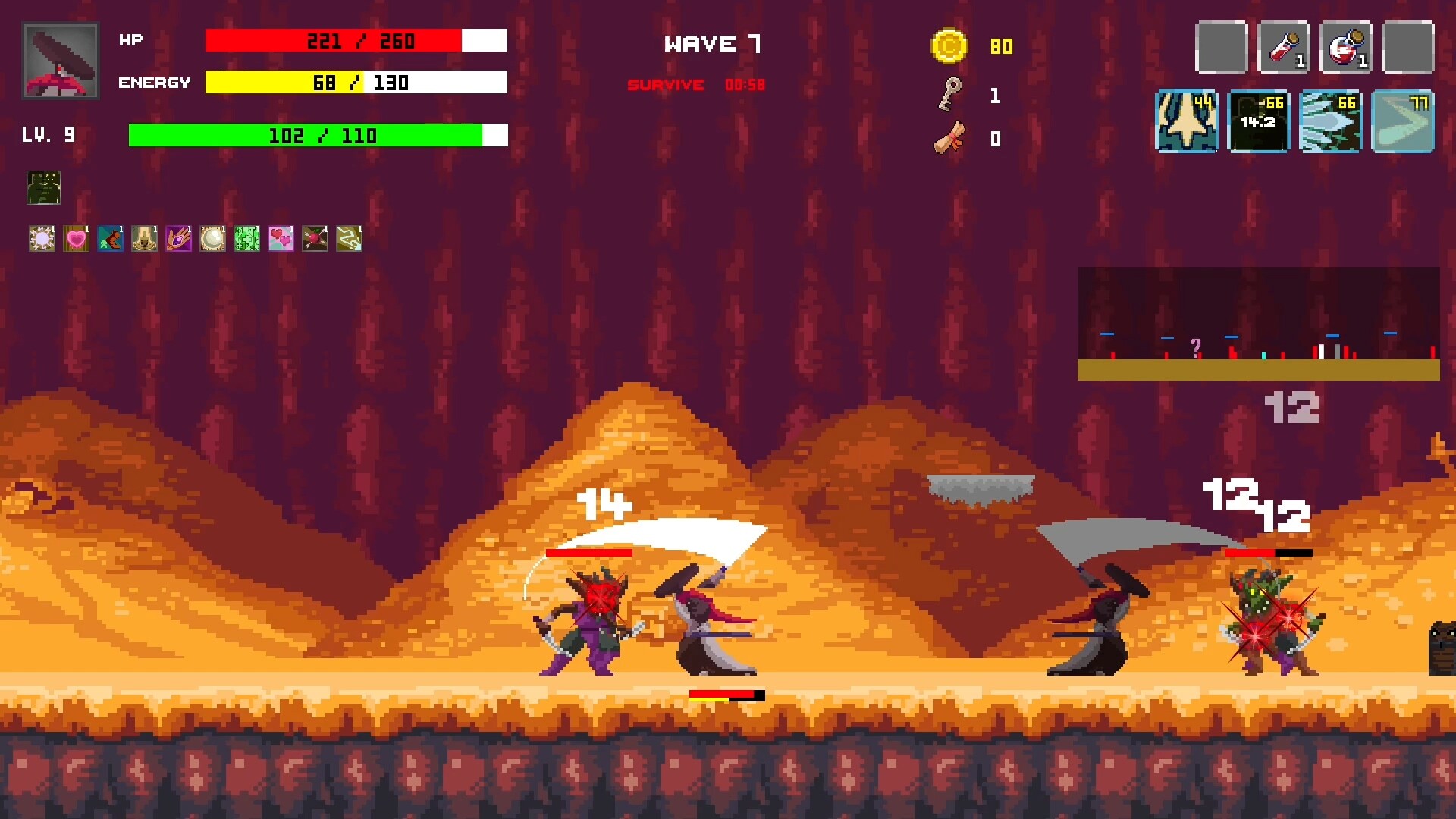
Task: Click the apple-with-arrow buff icon
Action: [315, 239]
